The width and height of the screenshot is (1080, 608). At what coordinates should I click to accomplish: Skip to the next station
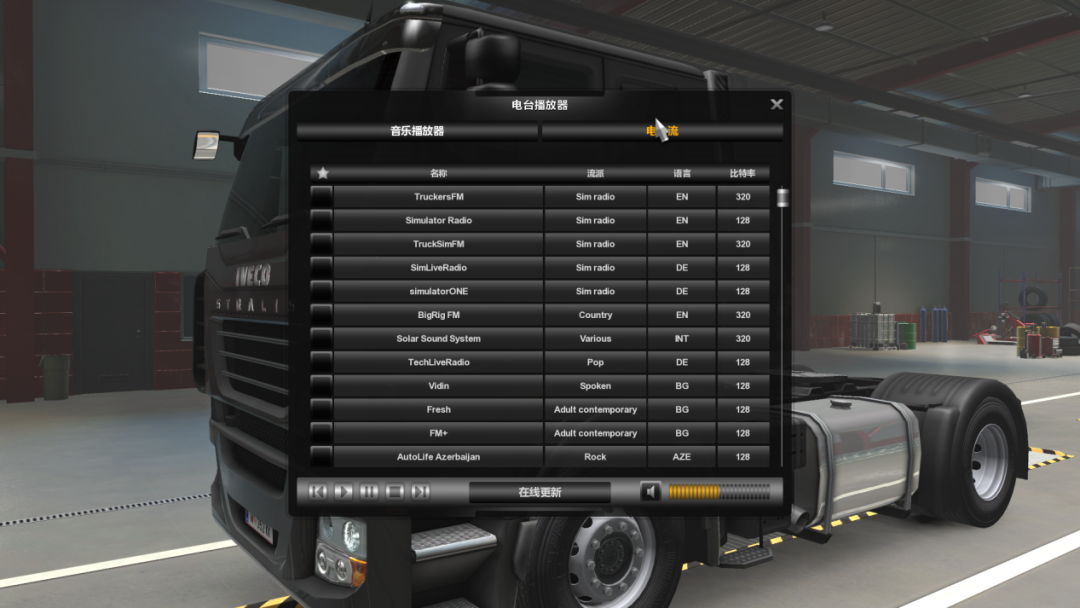click(420, 492)
